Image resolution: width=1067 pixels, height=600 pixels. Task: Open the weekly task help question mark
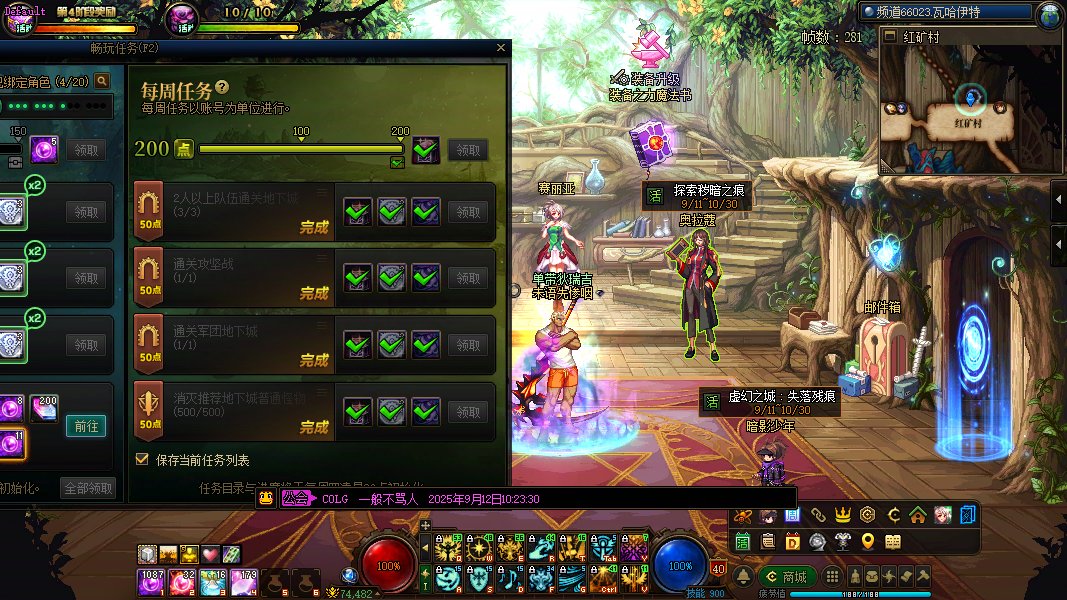point(222,88)
